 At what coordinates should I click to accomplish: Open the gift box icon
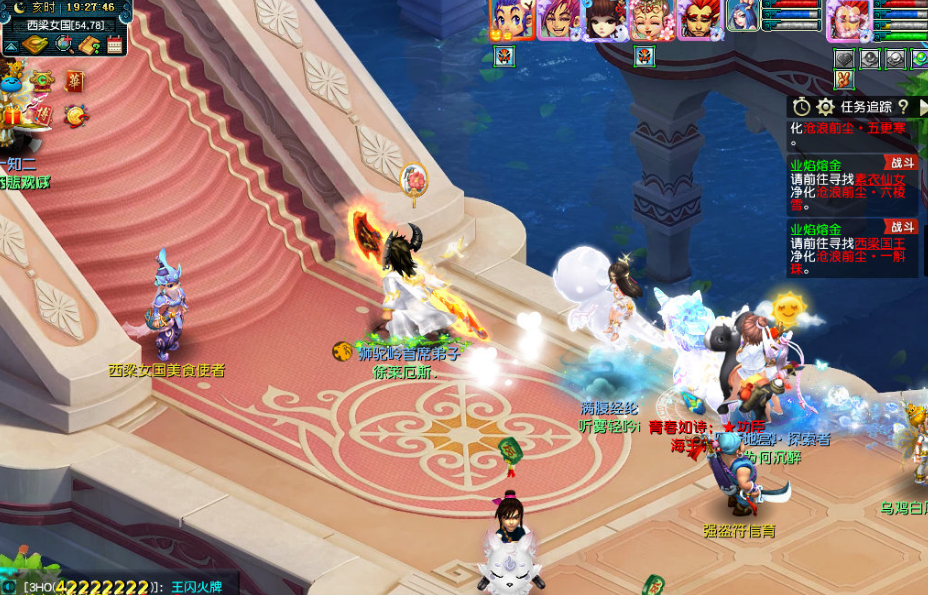[x=13, y=116]
